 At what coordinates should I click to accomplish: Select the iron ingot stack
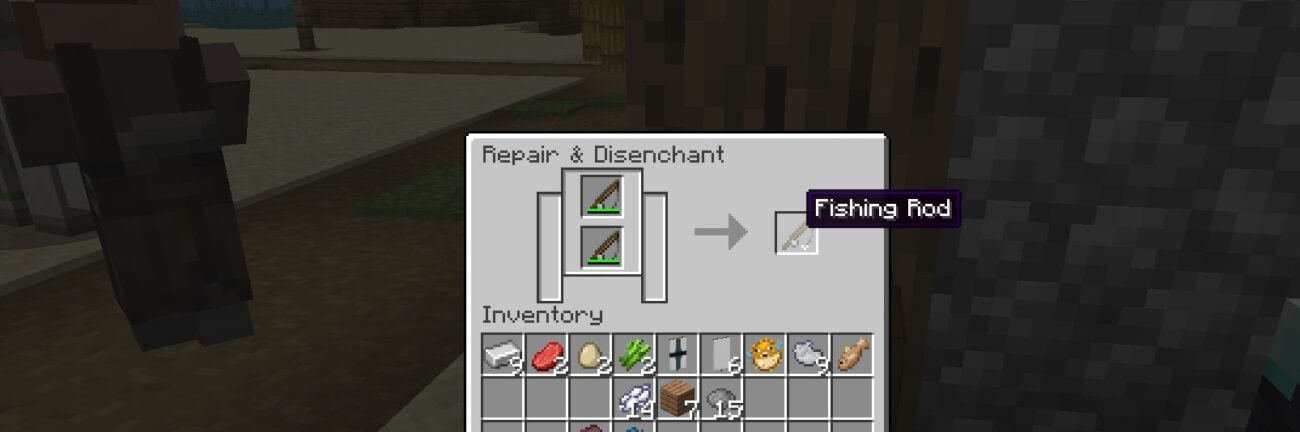[x=503, y=355]
